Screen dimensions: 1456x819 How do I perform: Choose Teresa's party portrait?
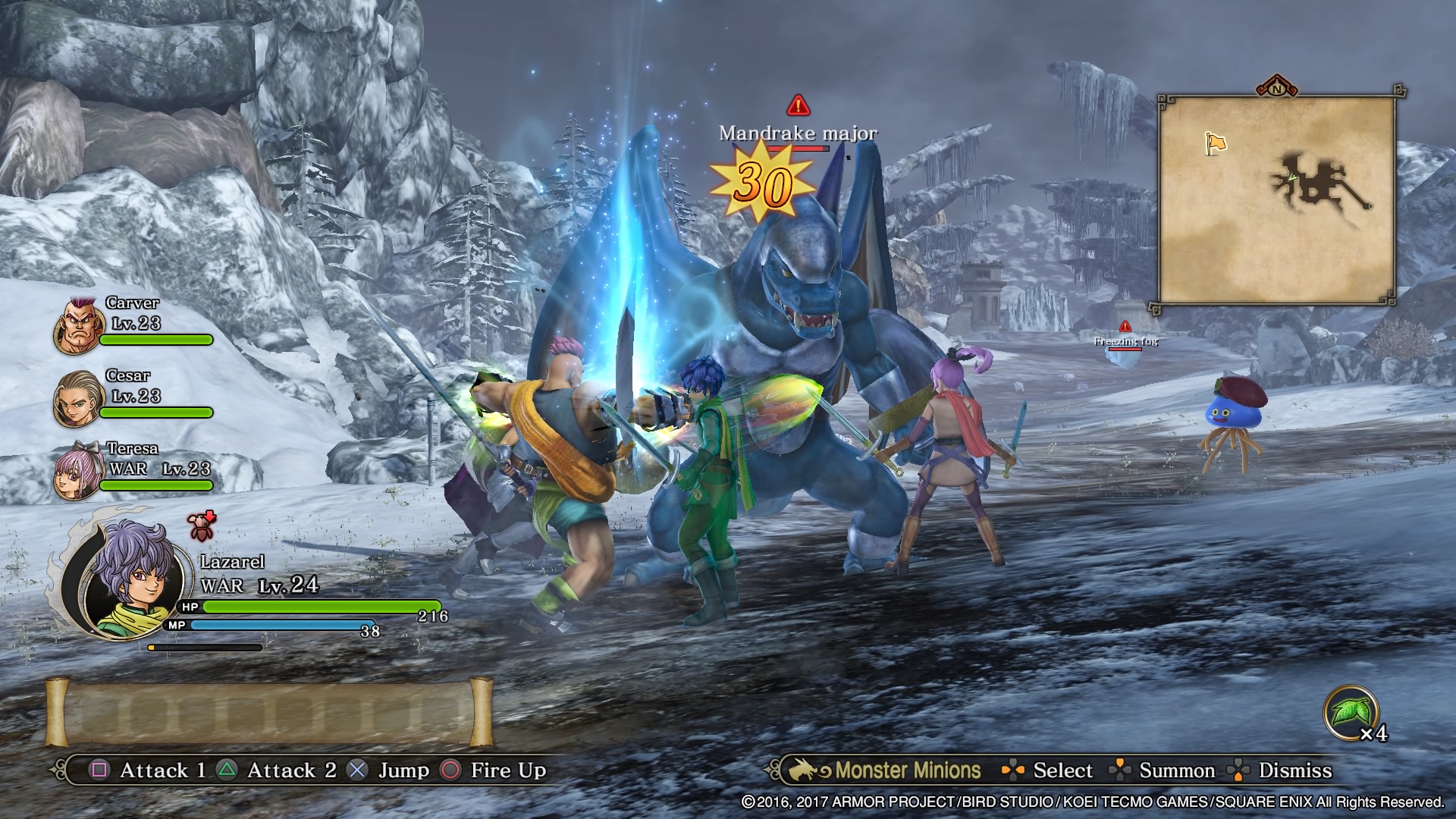click(78, 470)
